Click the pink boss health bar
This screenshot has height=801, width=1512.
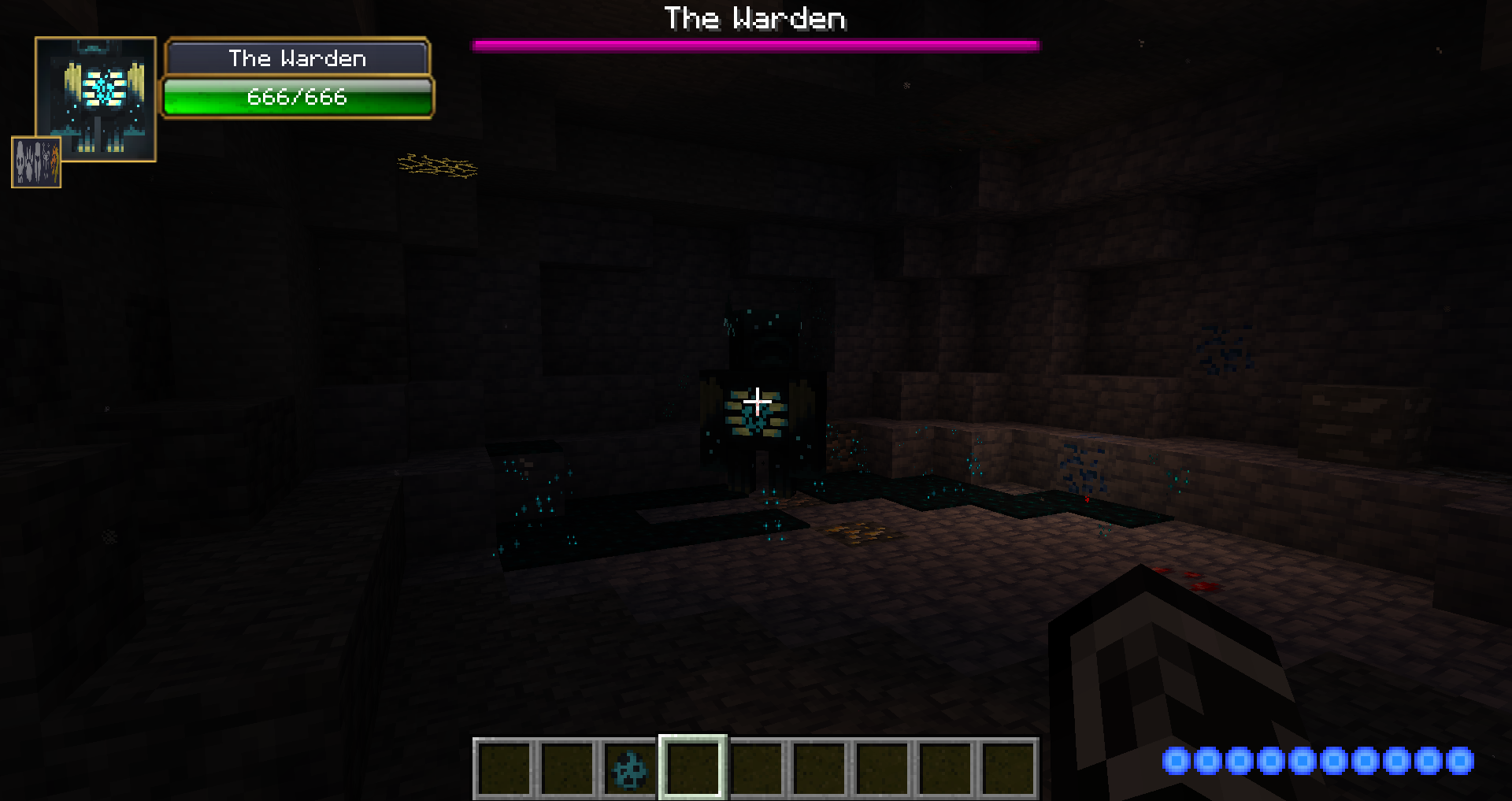(755, 45)
